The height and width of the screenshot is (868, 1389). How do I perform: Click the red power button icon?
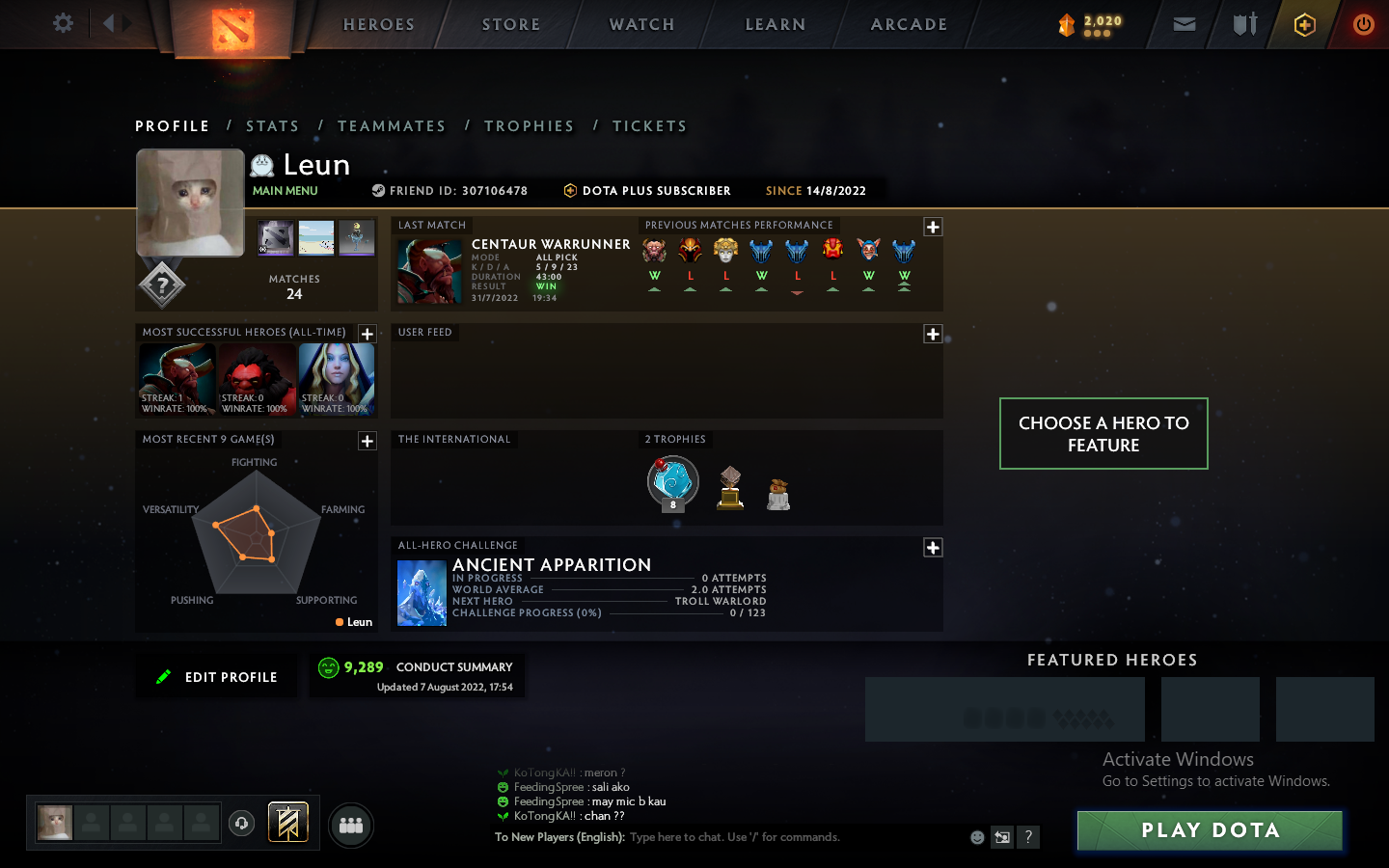point(1363,24)
